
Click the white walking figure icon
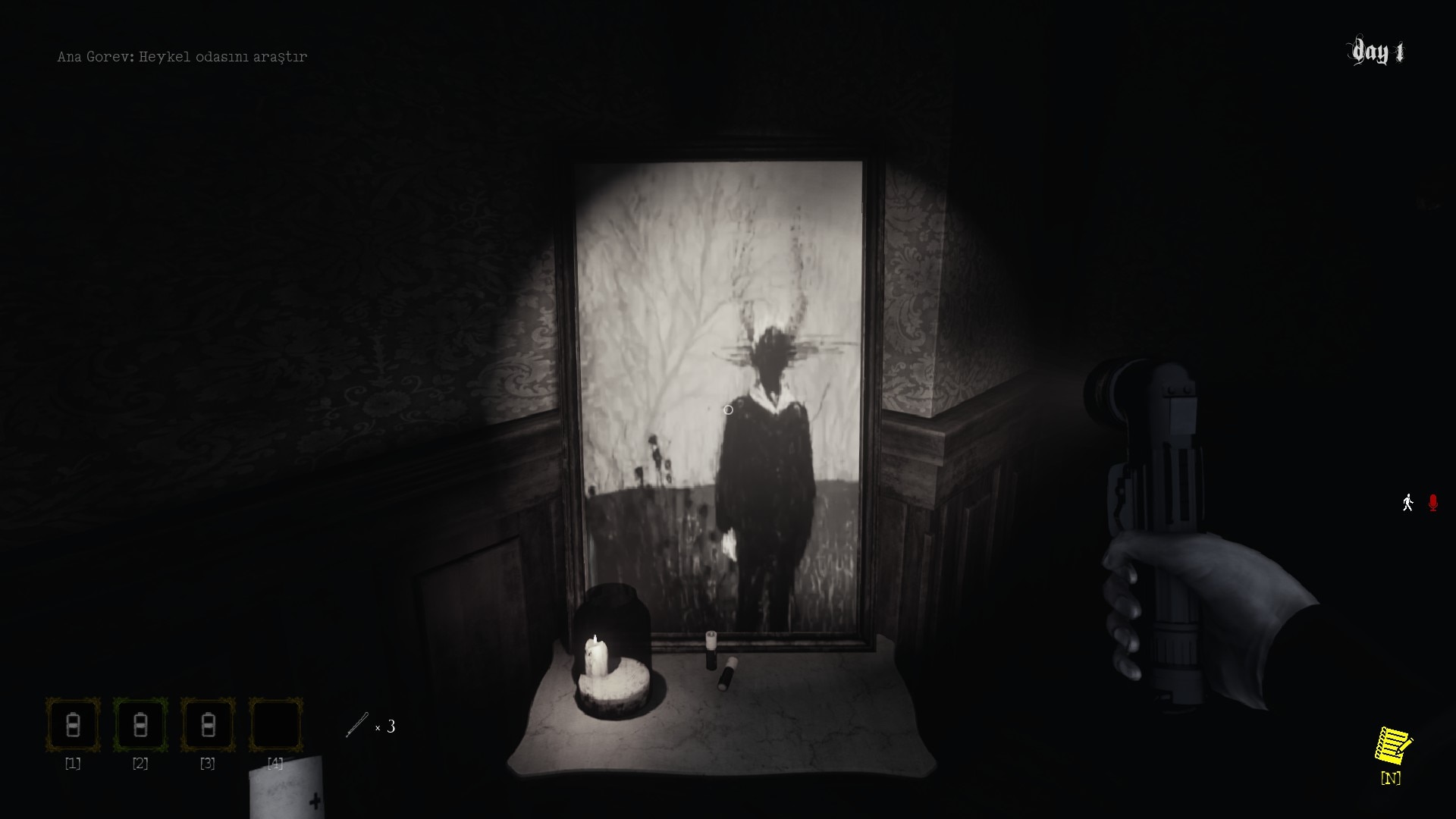click(x=1407, y=503)
